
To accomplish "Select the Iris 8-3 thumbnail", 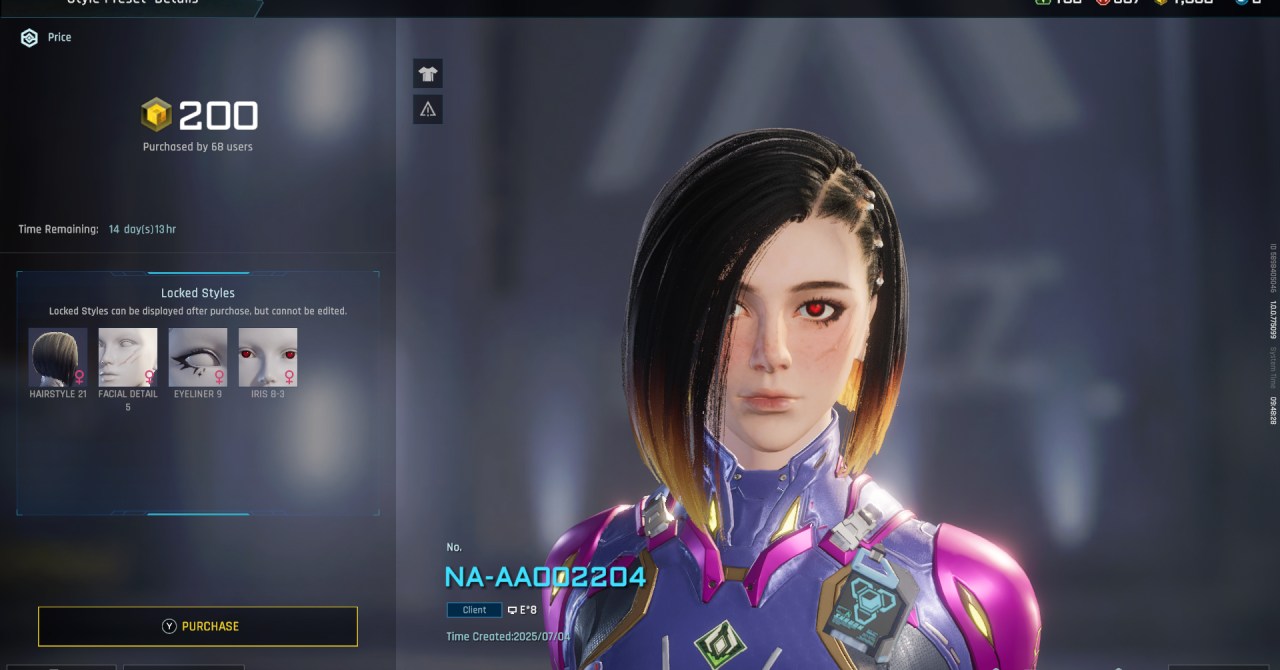I will click(x=268, y=357).
